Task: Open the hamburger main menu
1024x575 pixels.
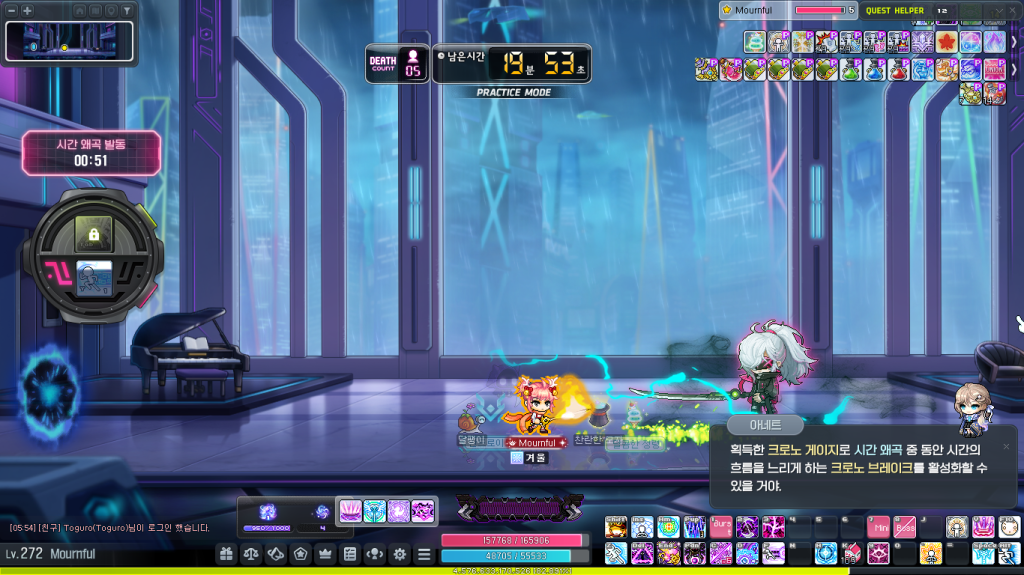Action: click(424, 554)
